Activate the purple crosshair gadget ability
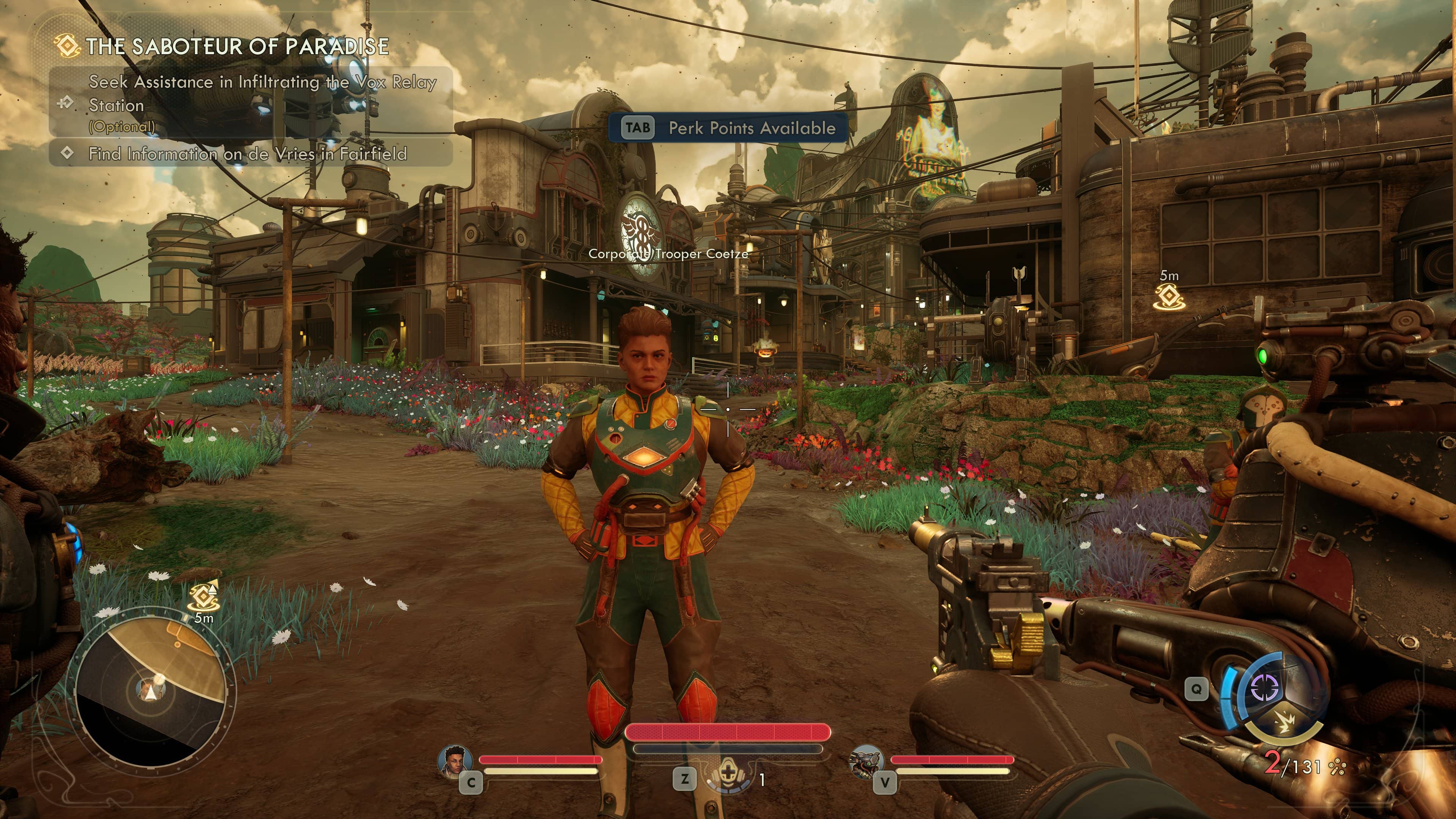 click(1265, 687)
